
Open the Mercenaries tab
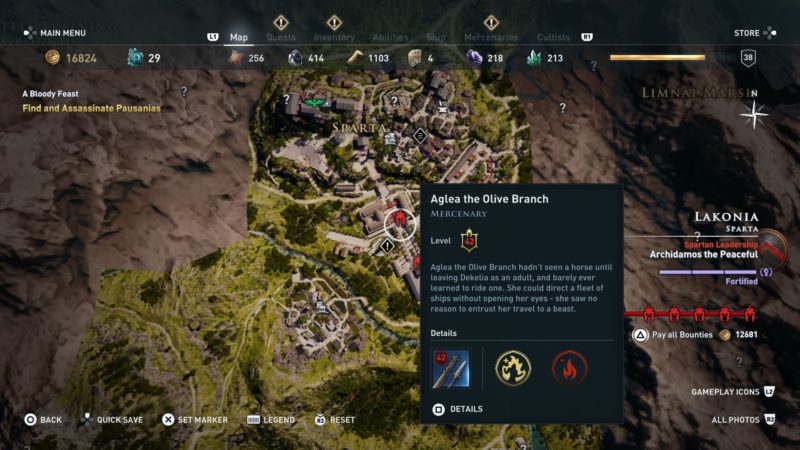pyautogui.click(x=491, y=37)
